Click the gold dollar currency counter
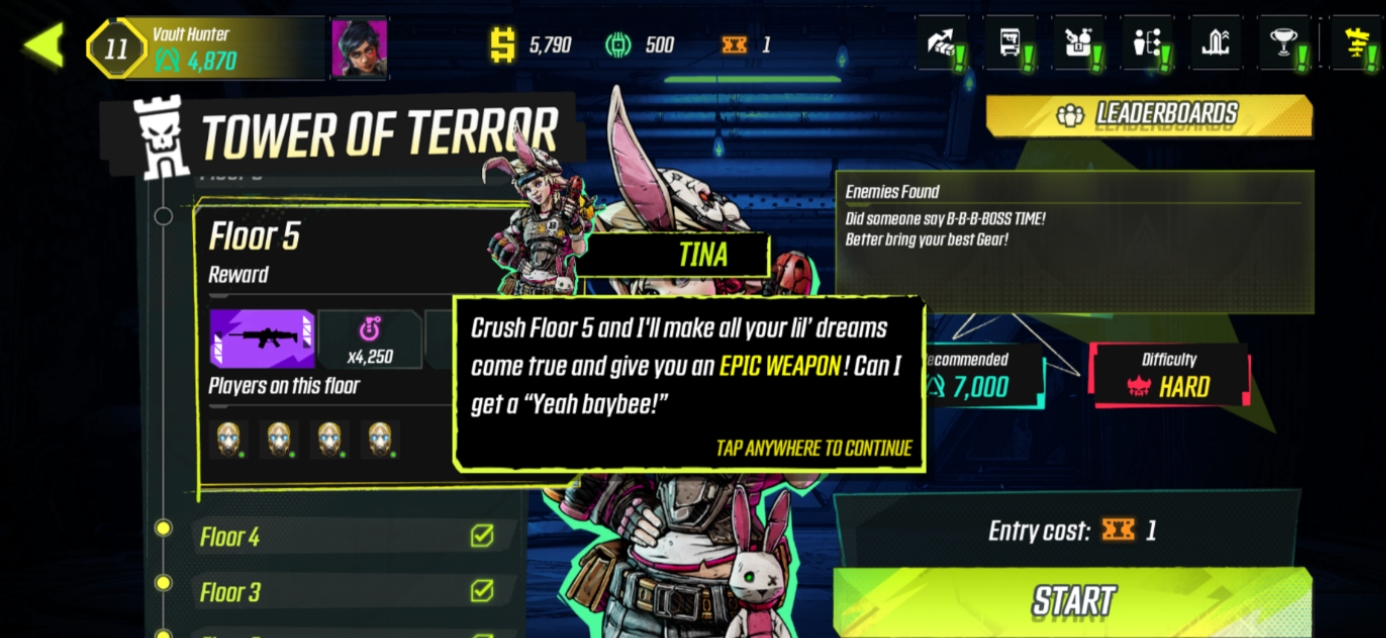This screenshot has width=1386, height=638. [530, 44]
